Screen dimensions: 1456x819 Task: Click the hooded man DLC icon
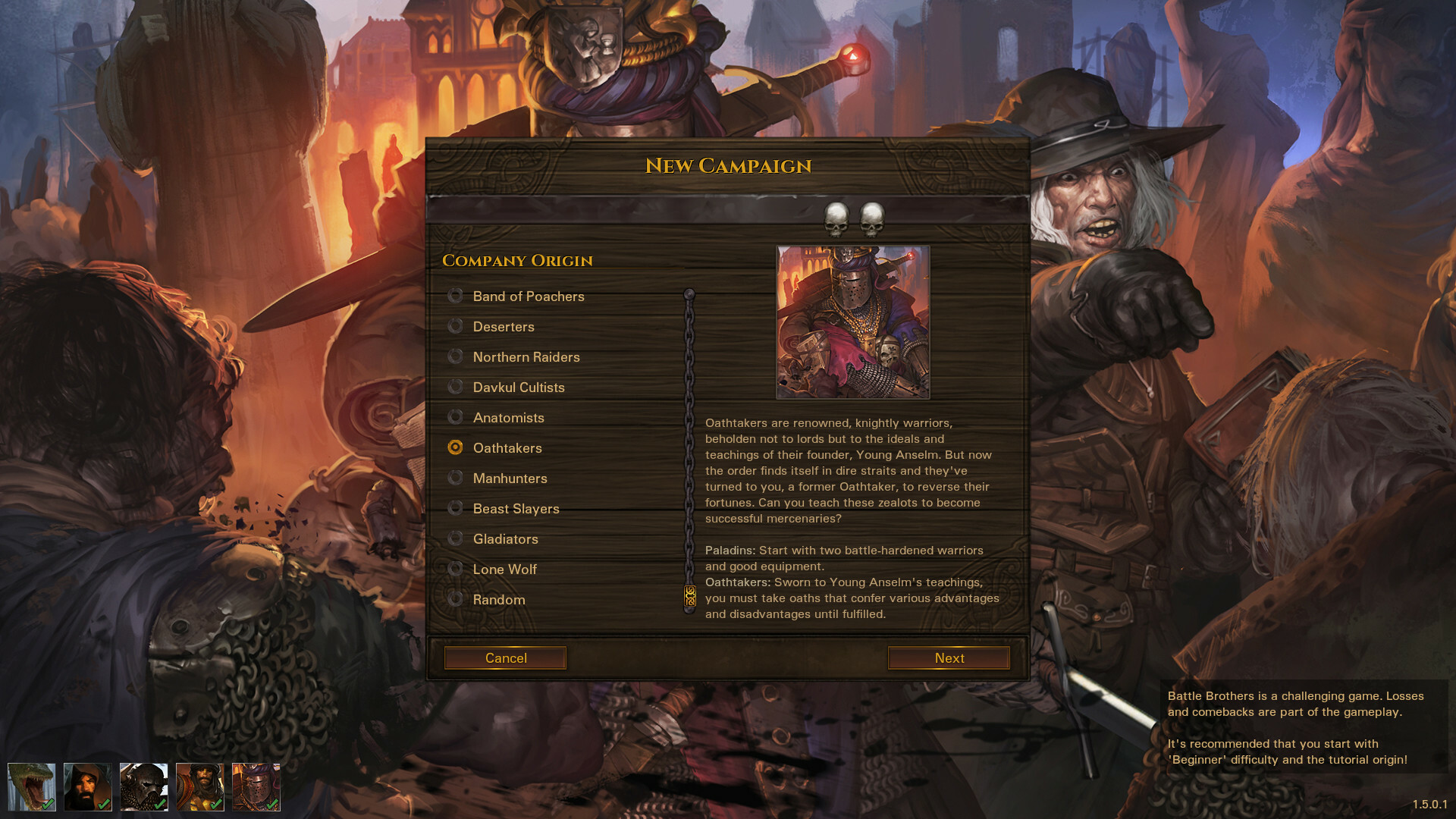coord(87,787)
